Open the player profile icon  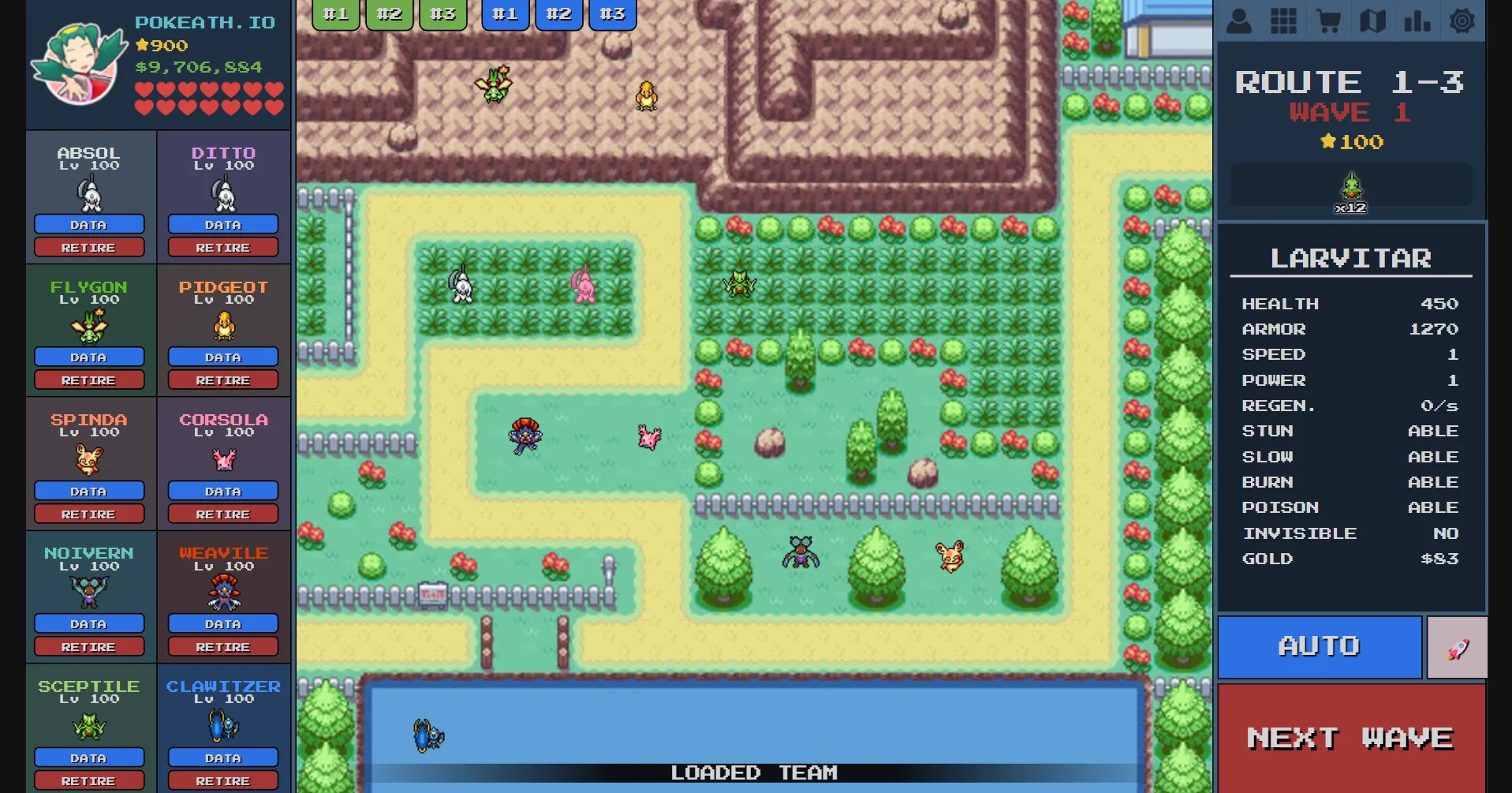tap(1238, 20)
